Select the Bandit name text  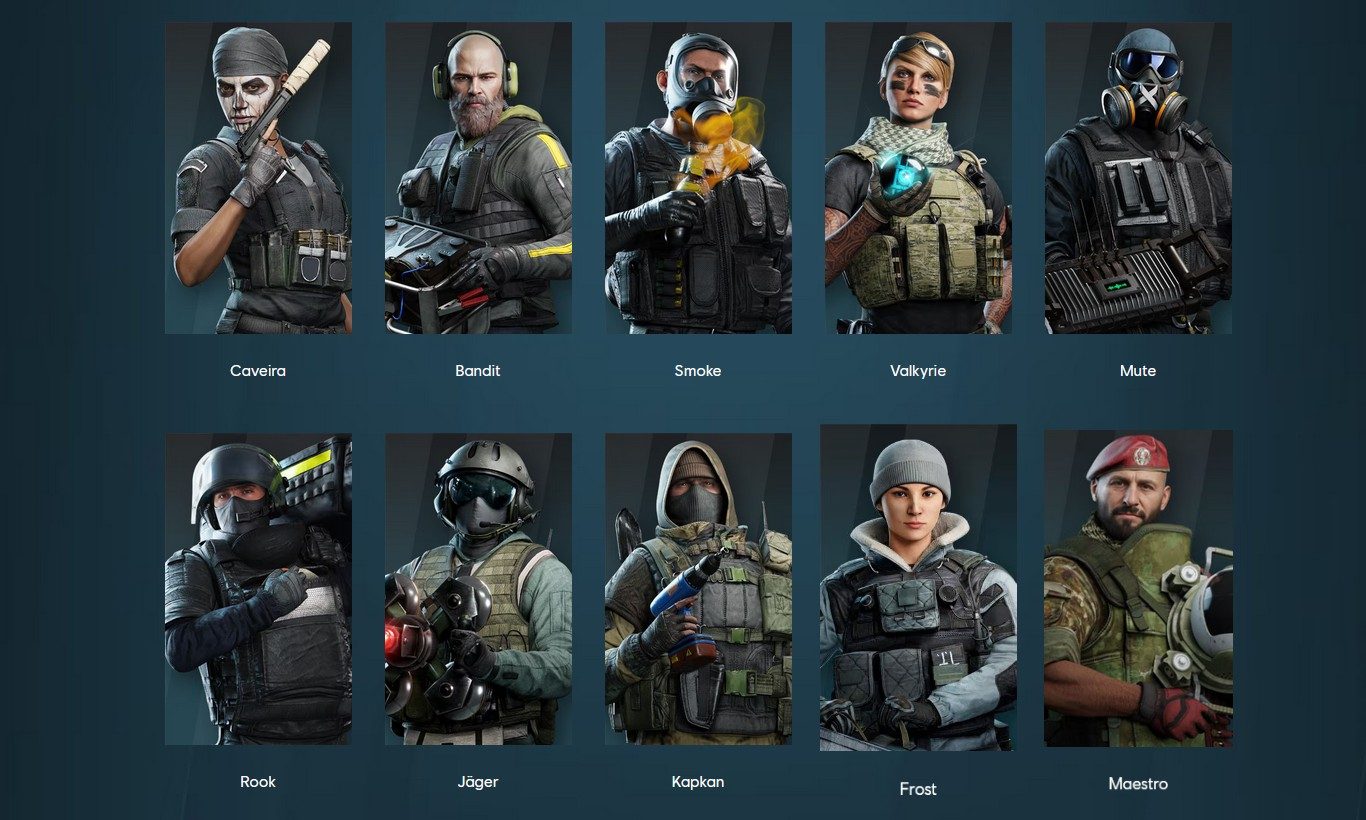point(478,370)
